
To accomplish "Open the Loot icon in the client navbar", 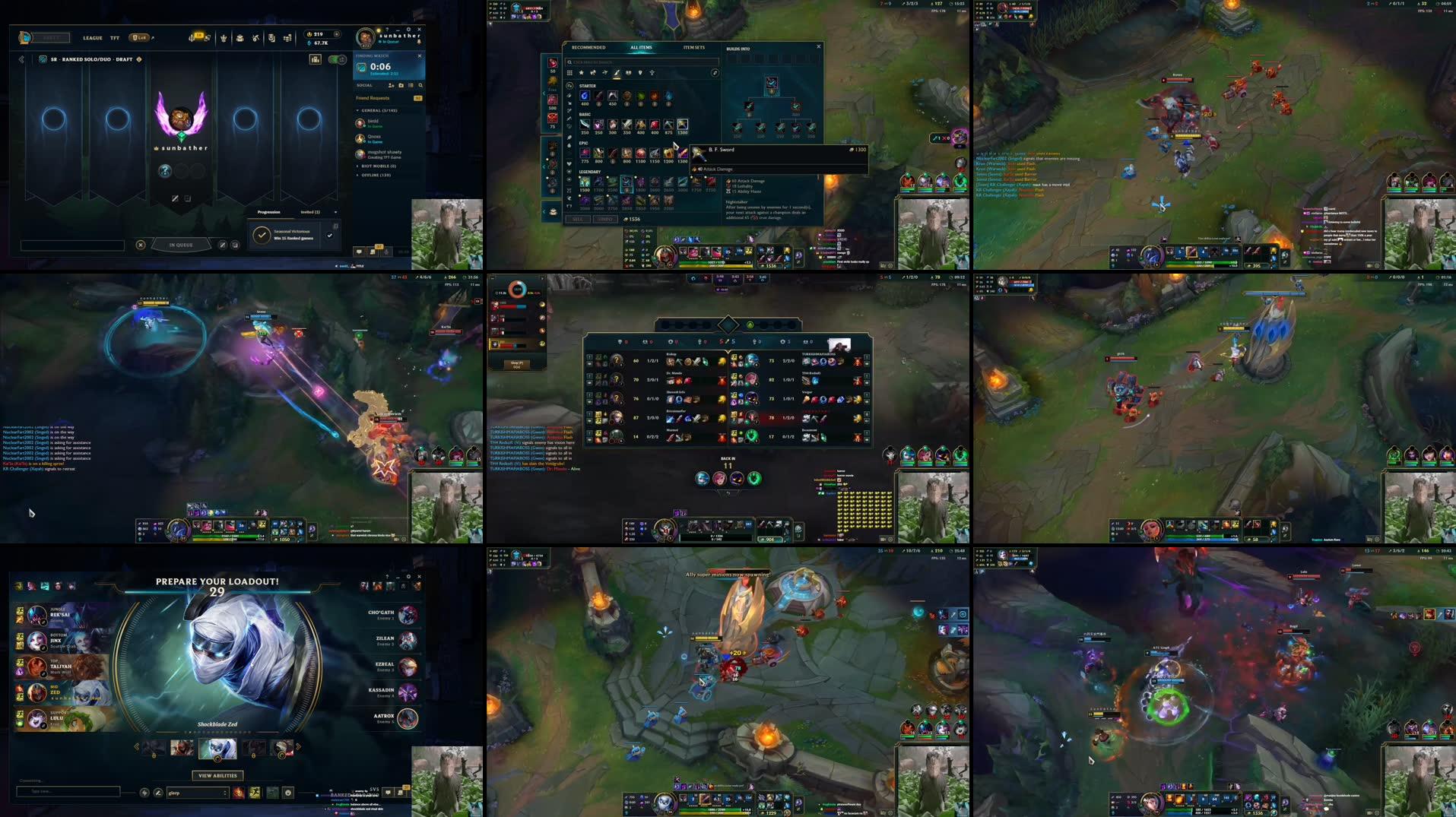I will point(239,38).
